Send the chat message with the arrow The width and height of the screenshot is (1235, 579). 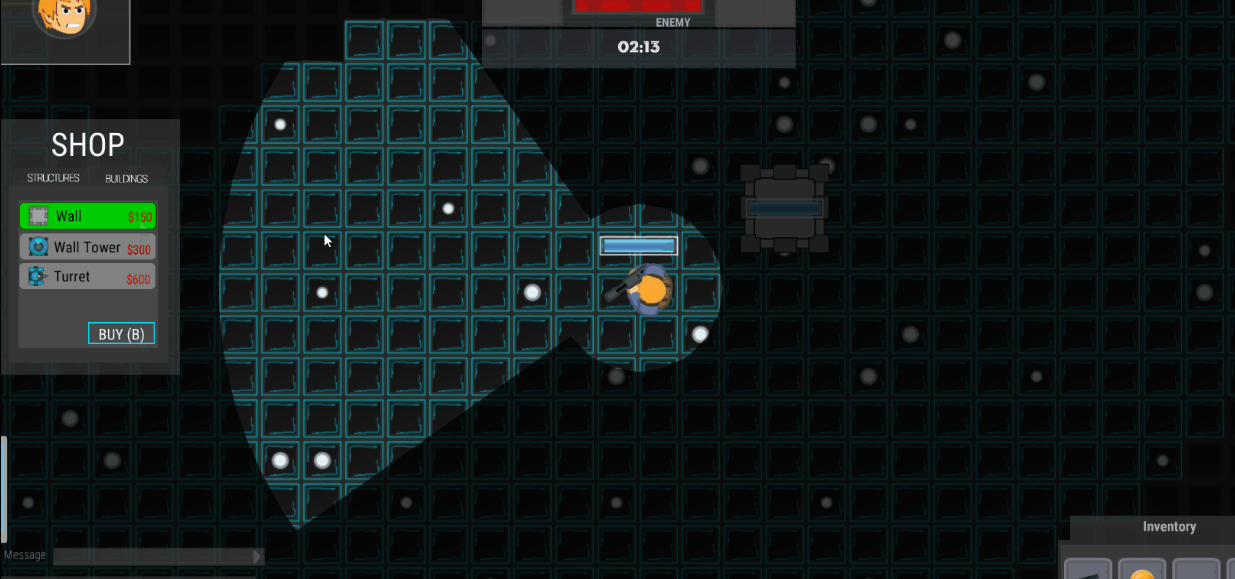click(257, 556)
